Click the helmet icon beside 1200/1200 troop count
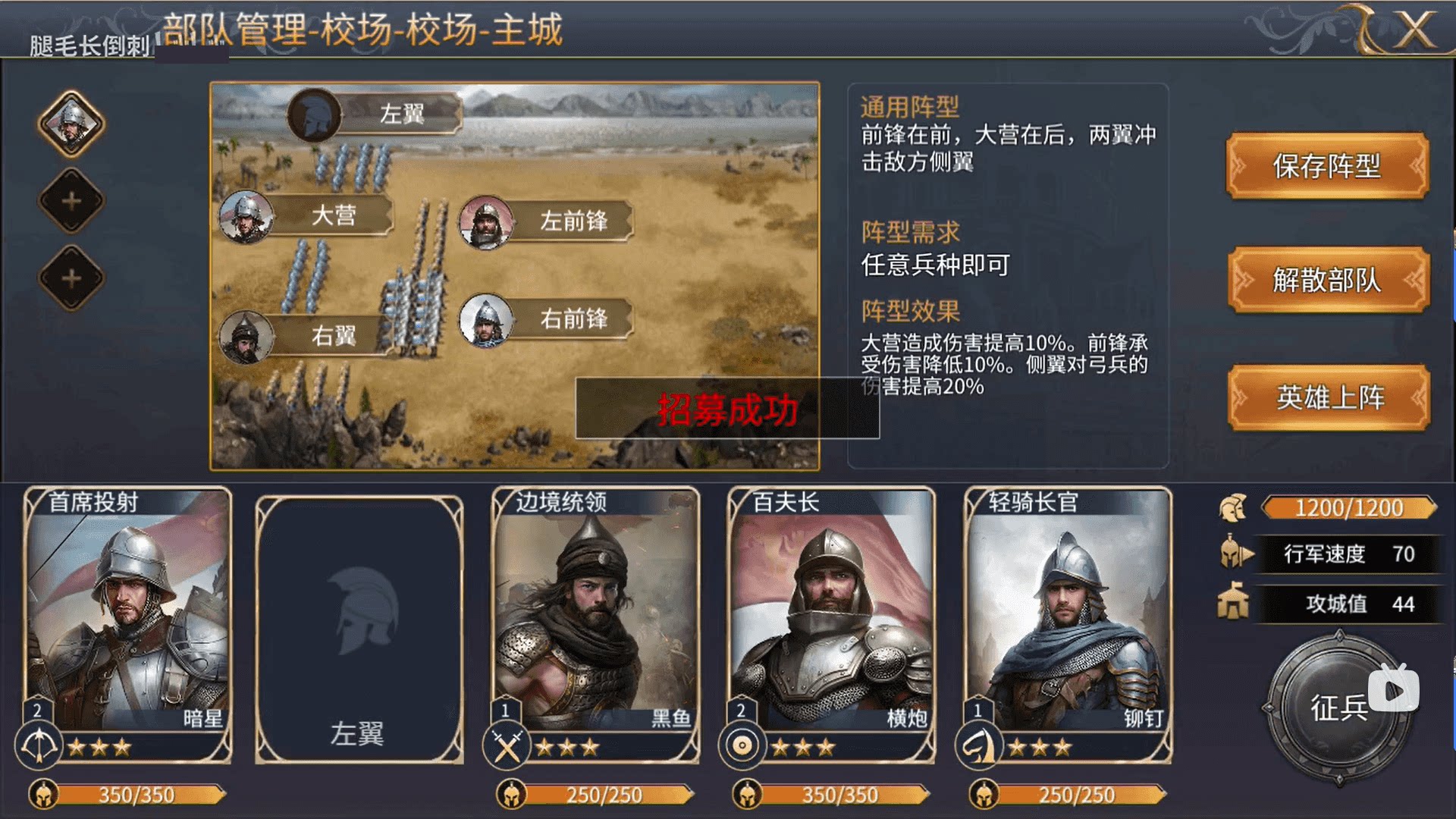Viewport: 1456px width, 819px height. (1234, 508)
